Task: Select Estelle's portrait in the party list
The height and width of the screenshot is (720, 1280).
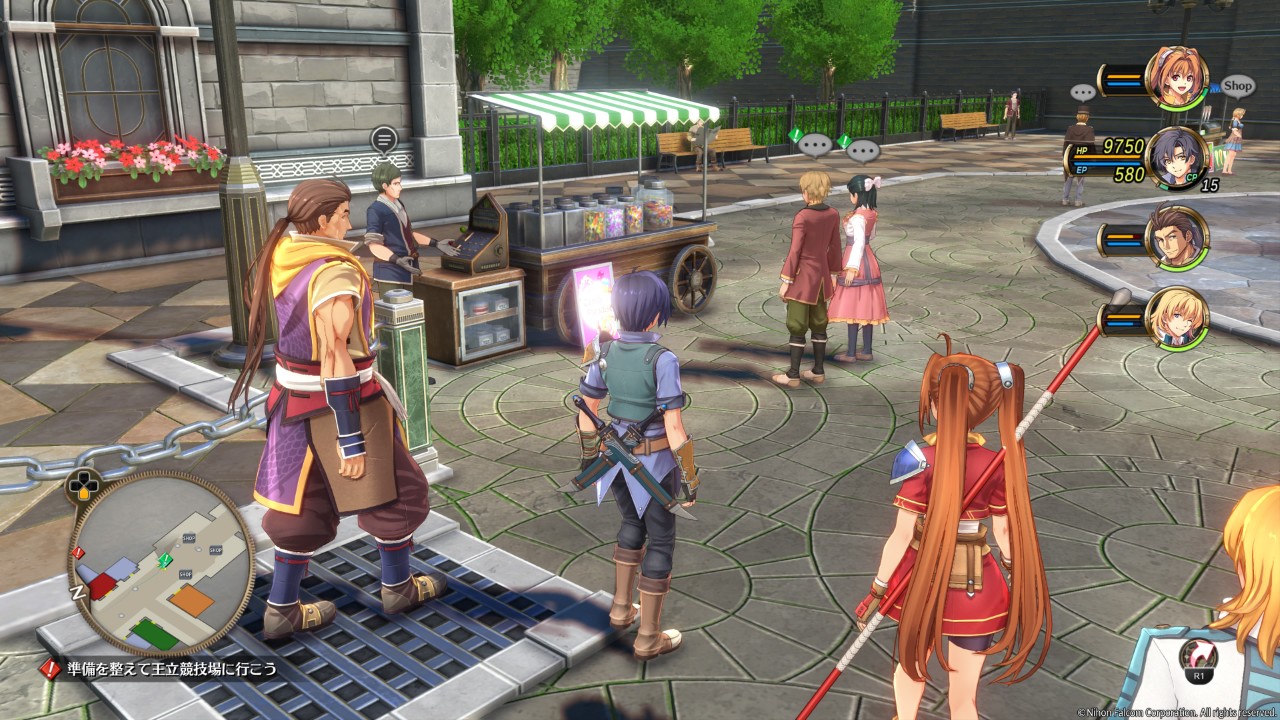Action: (1176, 78)
